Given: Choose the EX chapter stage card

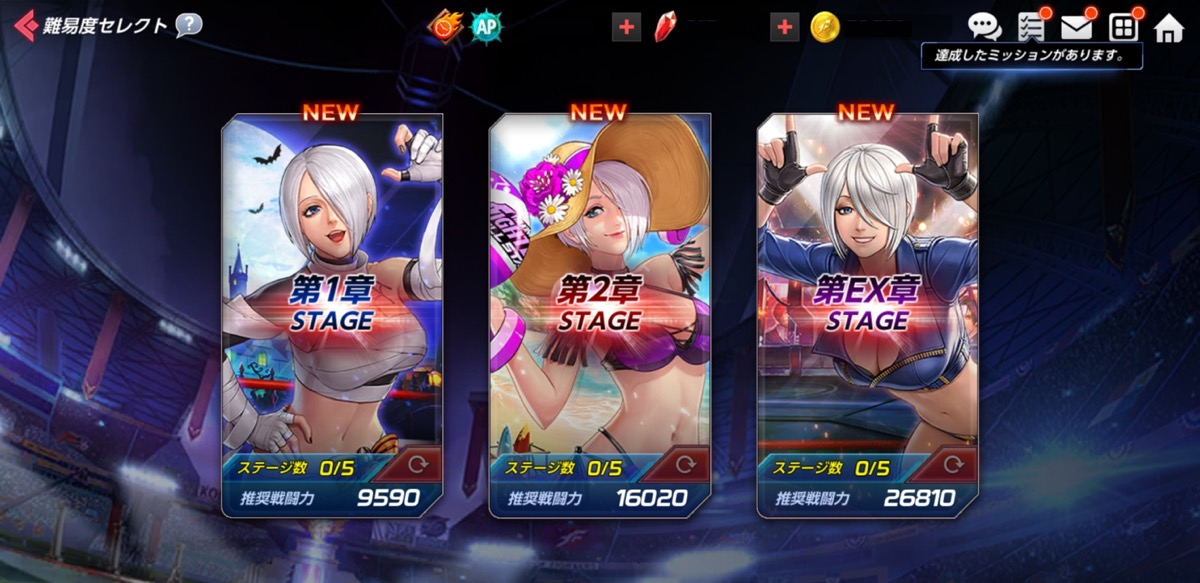Looking at the screenshot, I should pyautogui.click(x=867, y=290).
